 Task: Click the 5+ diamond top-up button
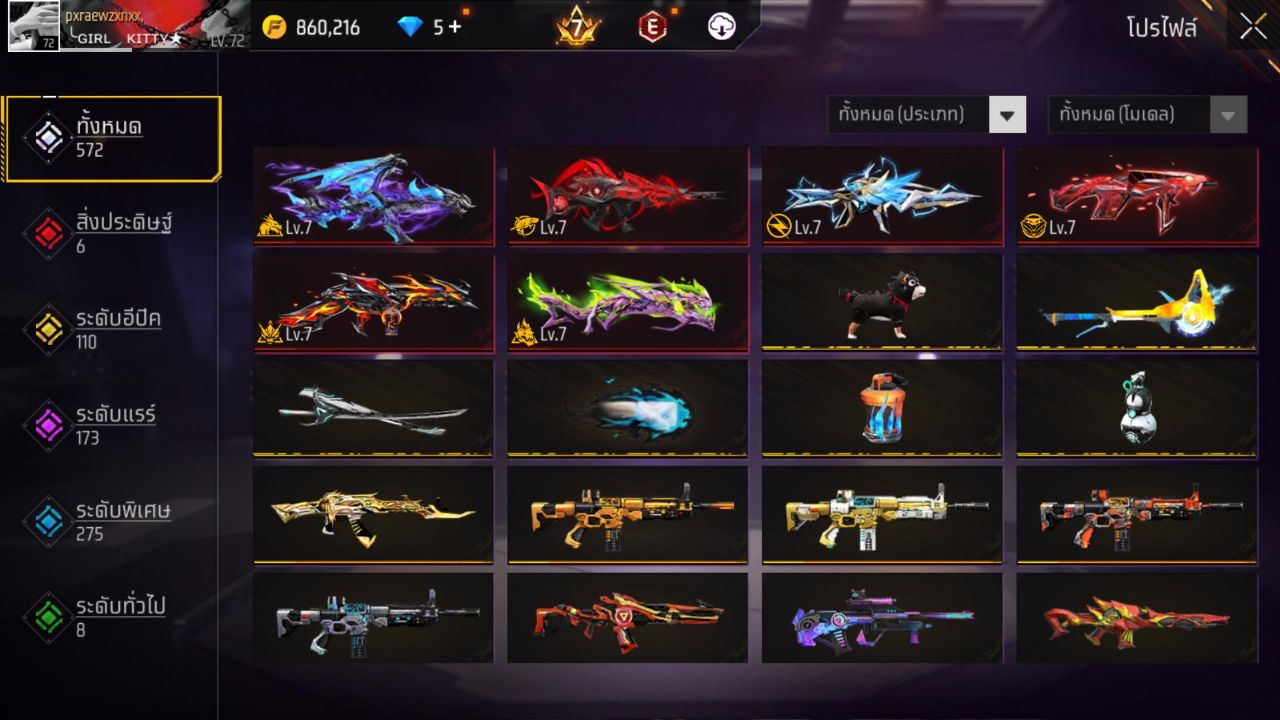point(448,27)
